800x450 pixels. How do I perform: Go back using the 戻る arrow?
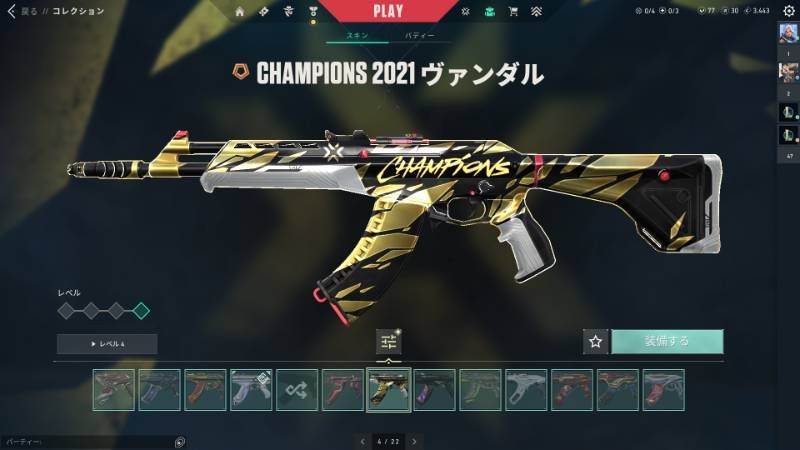coord(12,11)
